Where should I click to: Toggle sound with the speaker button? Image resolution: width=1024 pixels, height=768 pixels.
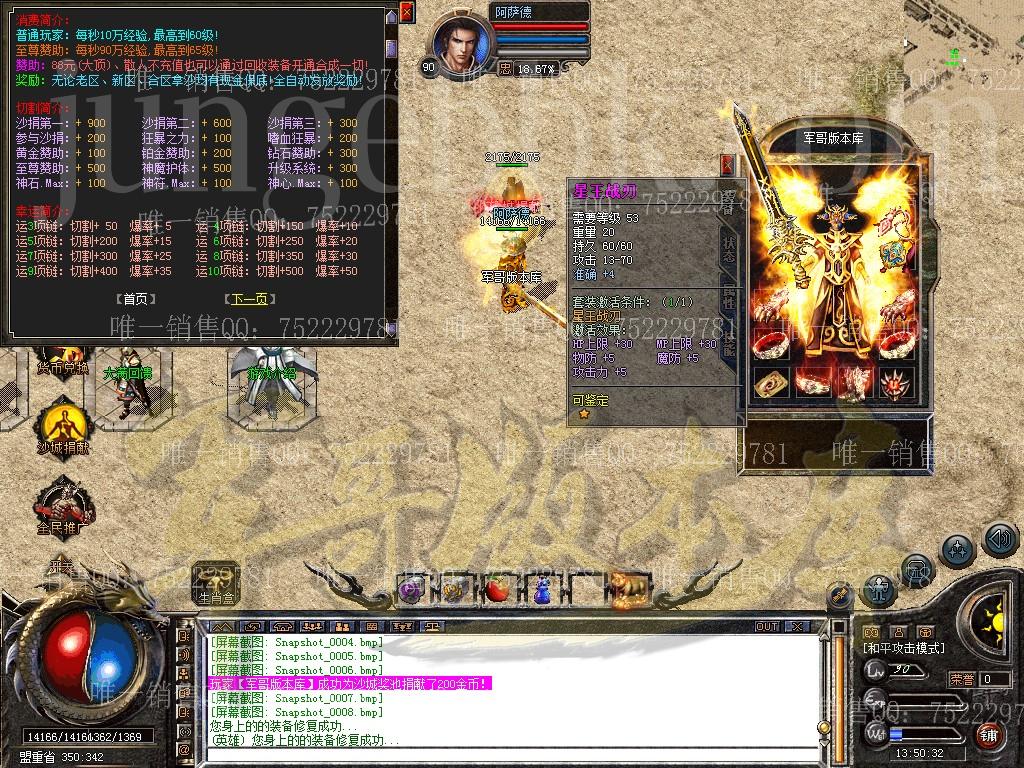[x=998, y=540]
